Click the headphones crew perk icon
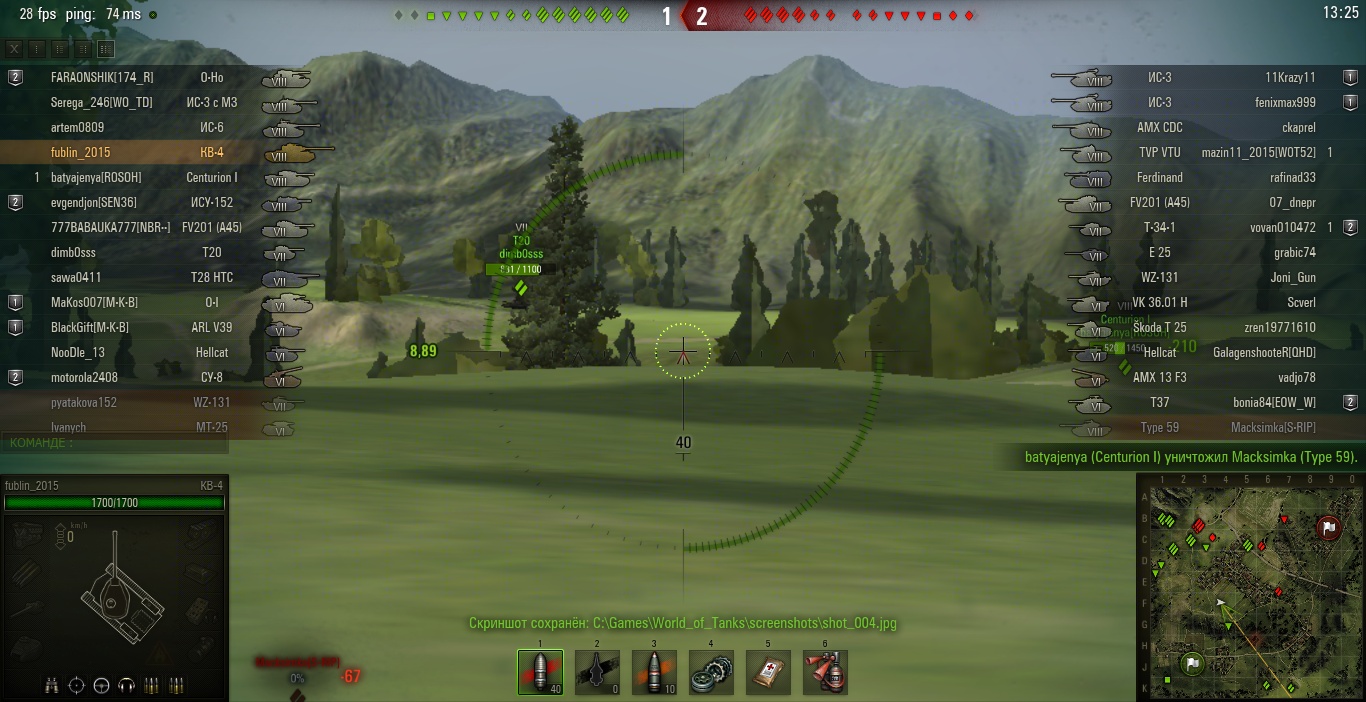This screenshot has height=702, width=1366. point(126,686)
